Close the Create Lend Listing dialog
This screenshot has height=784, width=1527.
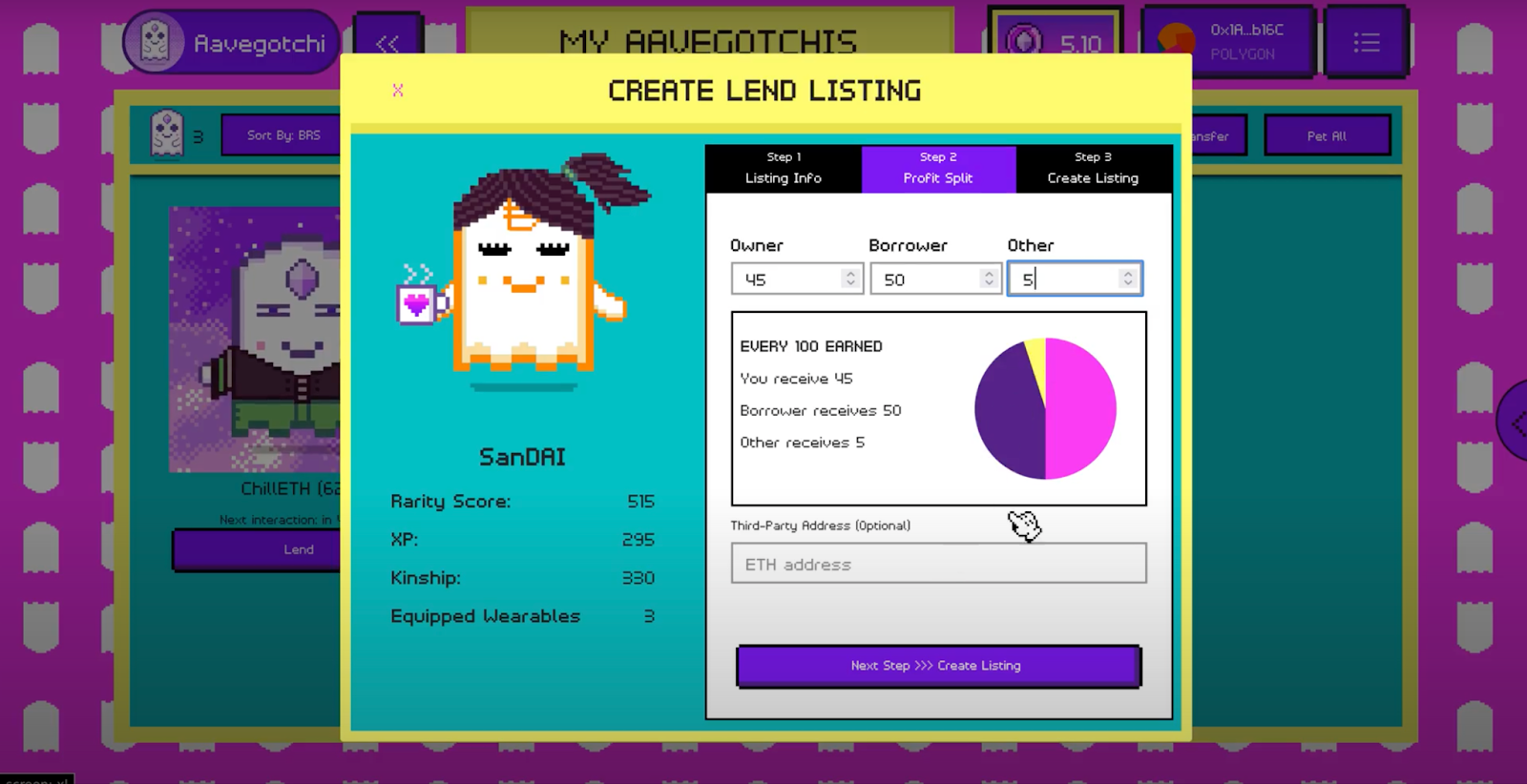tap(398, 91)
